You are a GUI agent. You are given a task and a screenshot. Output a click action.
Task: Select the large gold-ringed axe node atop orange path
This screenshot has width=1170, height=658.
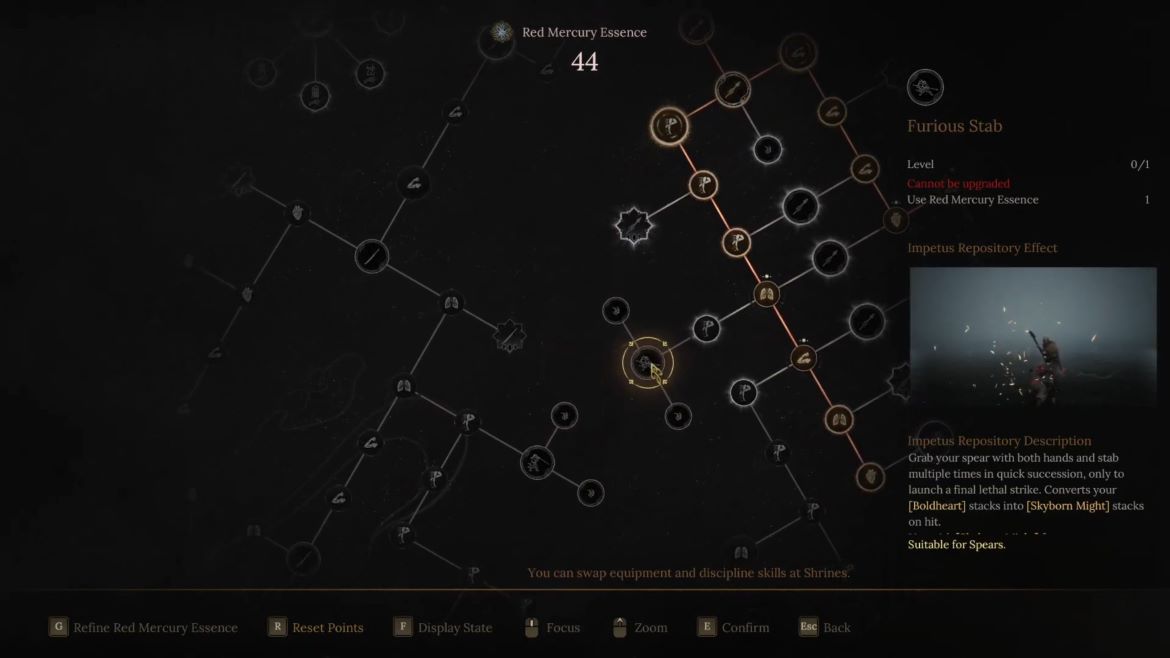pyautogui.click(x=668, y=126)
